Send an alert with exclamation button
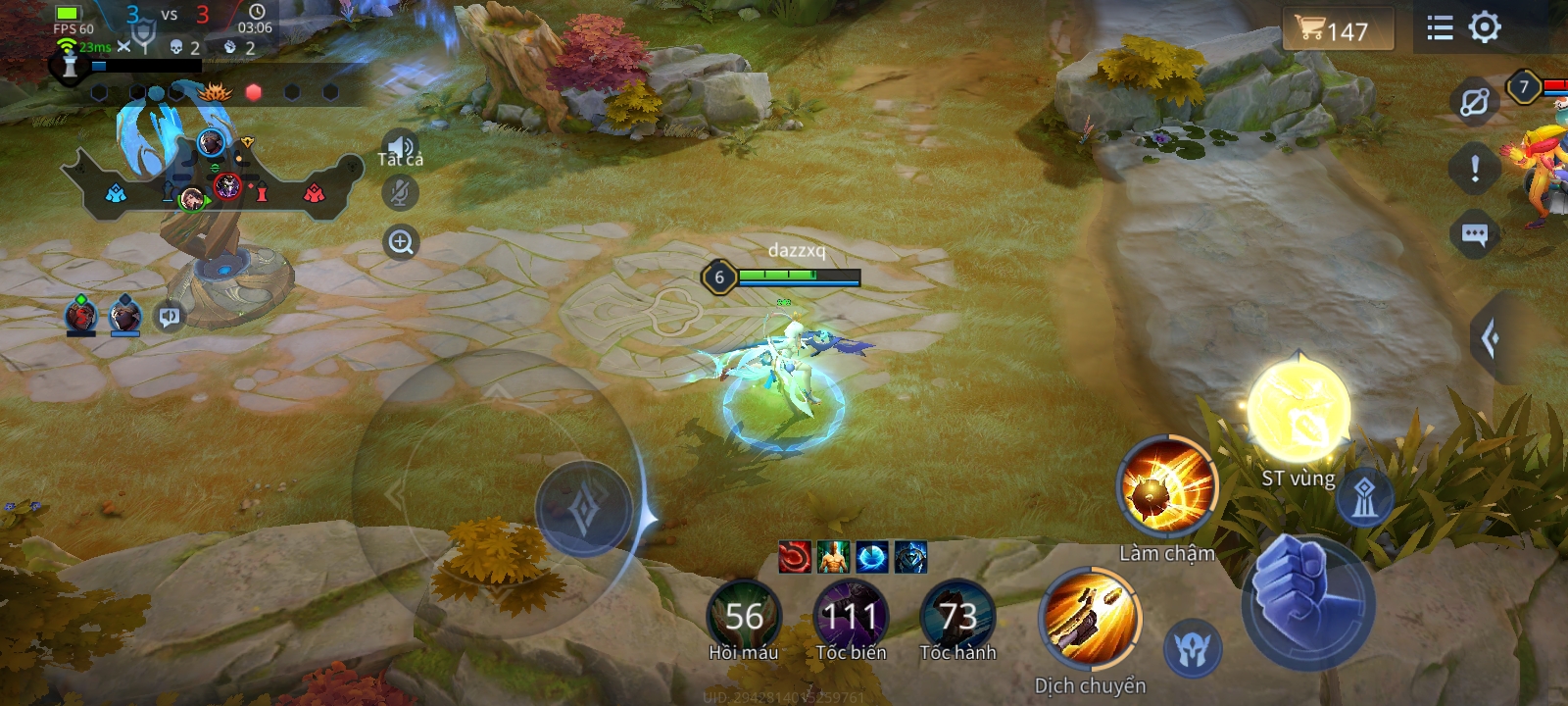Viewport: 1568px width, 706px height. (x=1474, y=169)
